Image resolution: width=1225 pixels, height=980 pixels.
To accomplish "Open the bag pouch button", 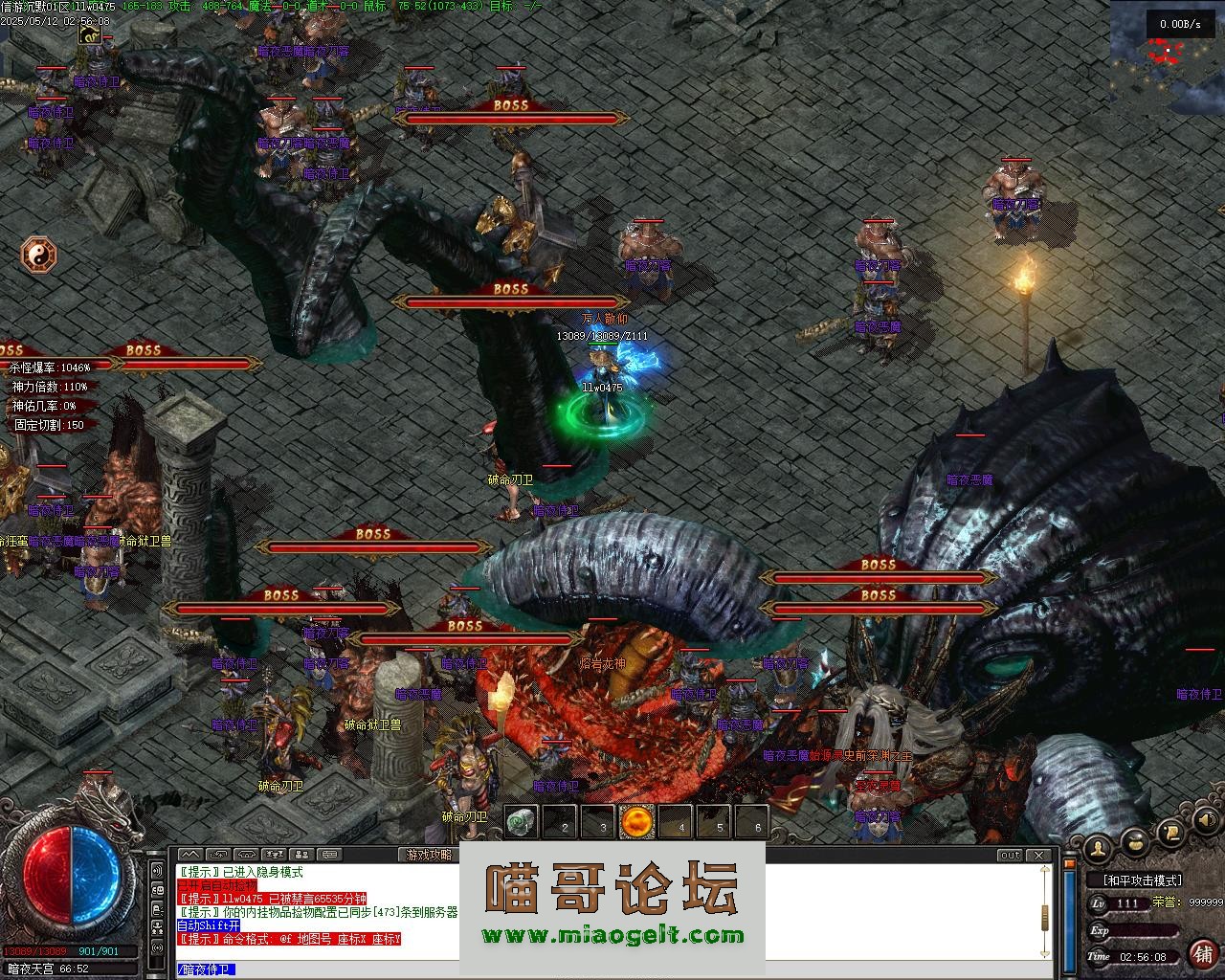I will 1135,842.
